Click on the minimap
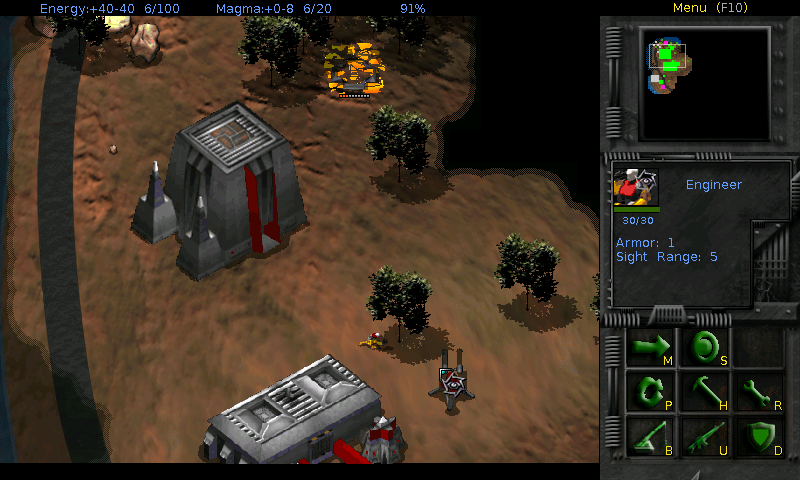The image size is (800, 480). pyautogui.click(x=705, y=84)
